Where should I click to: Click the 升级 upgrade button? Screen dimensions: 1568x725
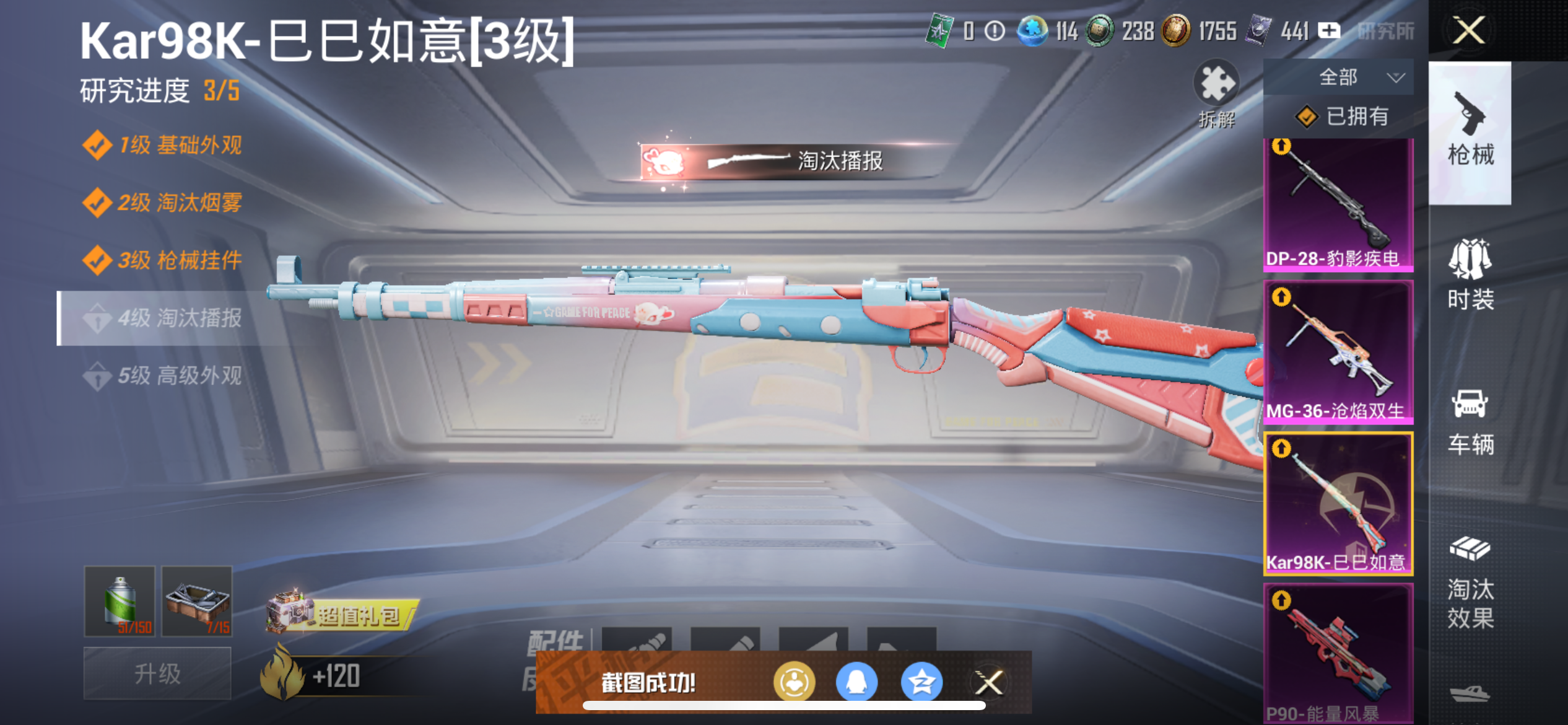(157, 674)
